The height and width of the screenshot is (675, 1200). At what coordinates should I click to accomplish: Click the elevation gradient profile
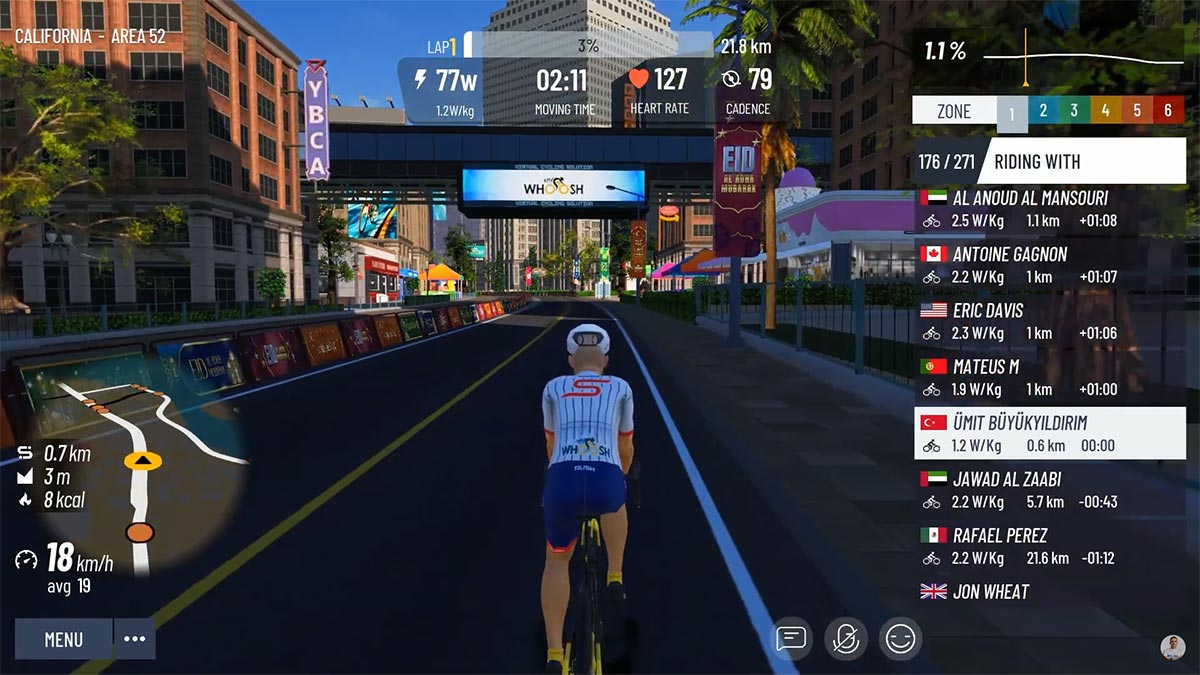tap(1090, 55)
